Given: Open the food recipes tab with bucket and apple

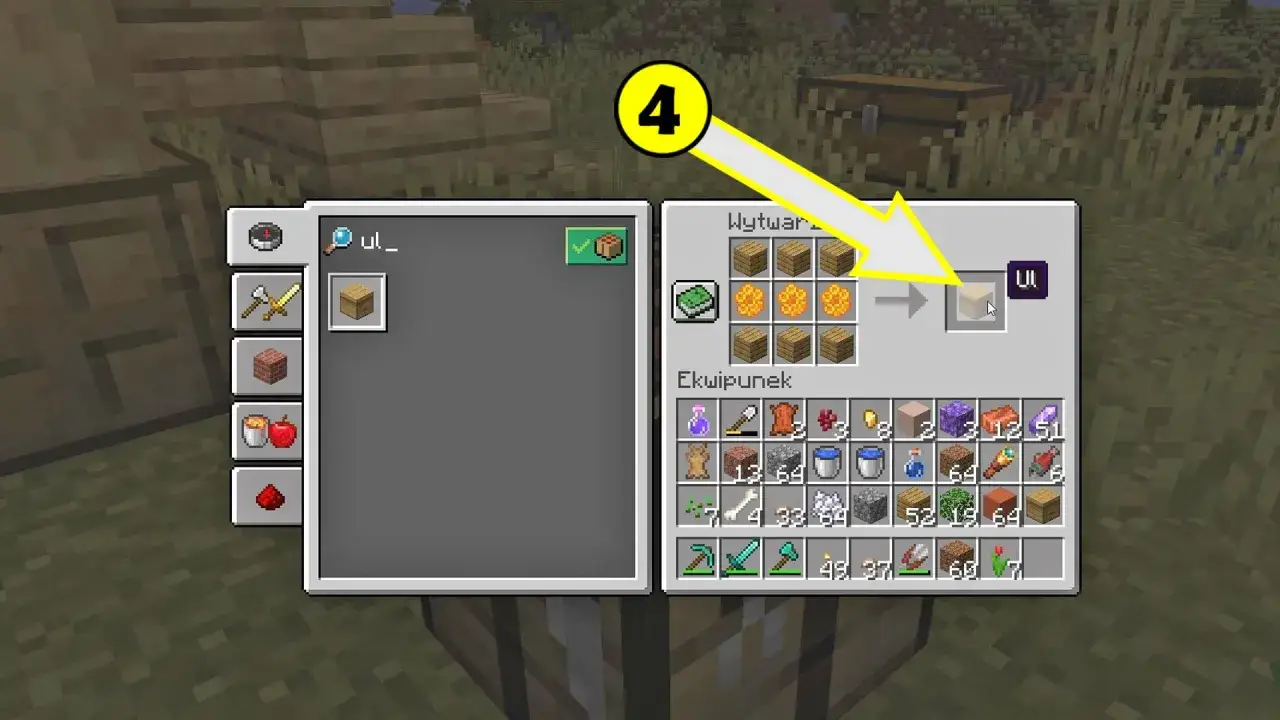Looking at the screenshot, I should (265, 430).
